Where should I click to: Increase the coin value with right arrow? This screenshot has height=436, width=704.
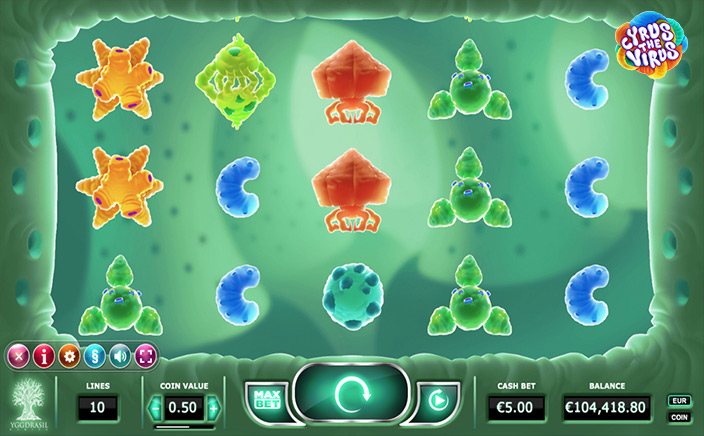coord(213,408)
